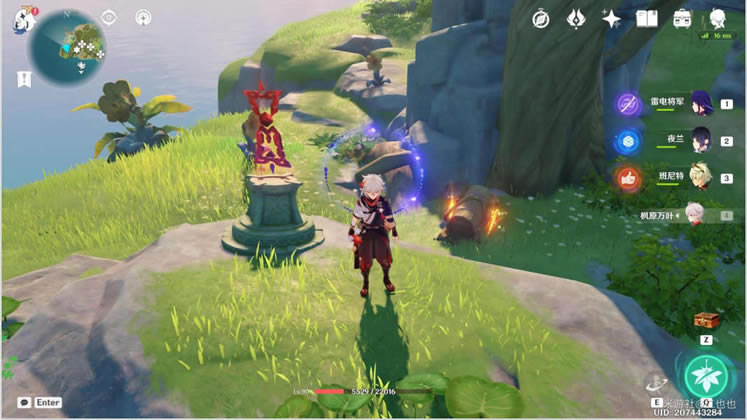Open the character profile avatar icon

pyautogui.click(x=717, y=19)
